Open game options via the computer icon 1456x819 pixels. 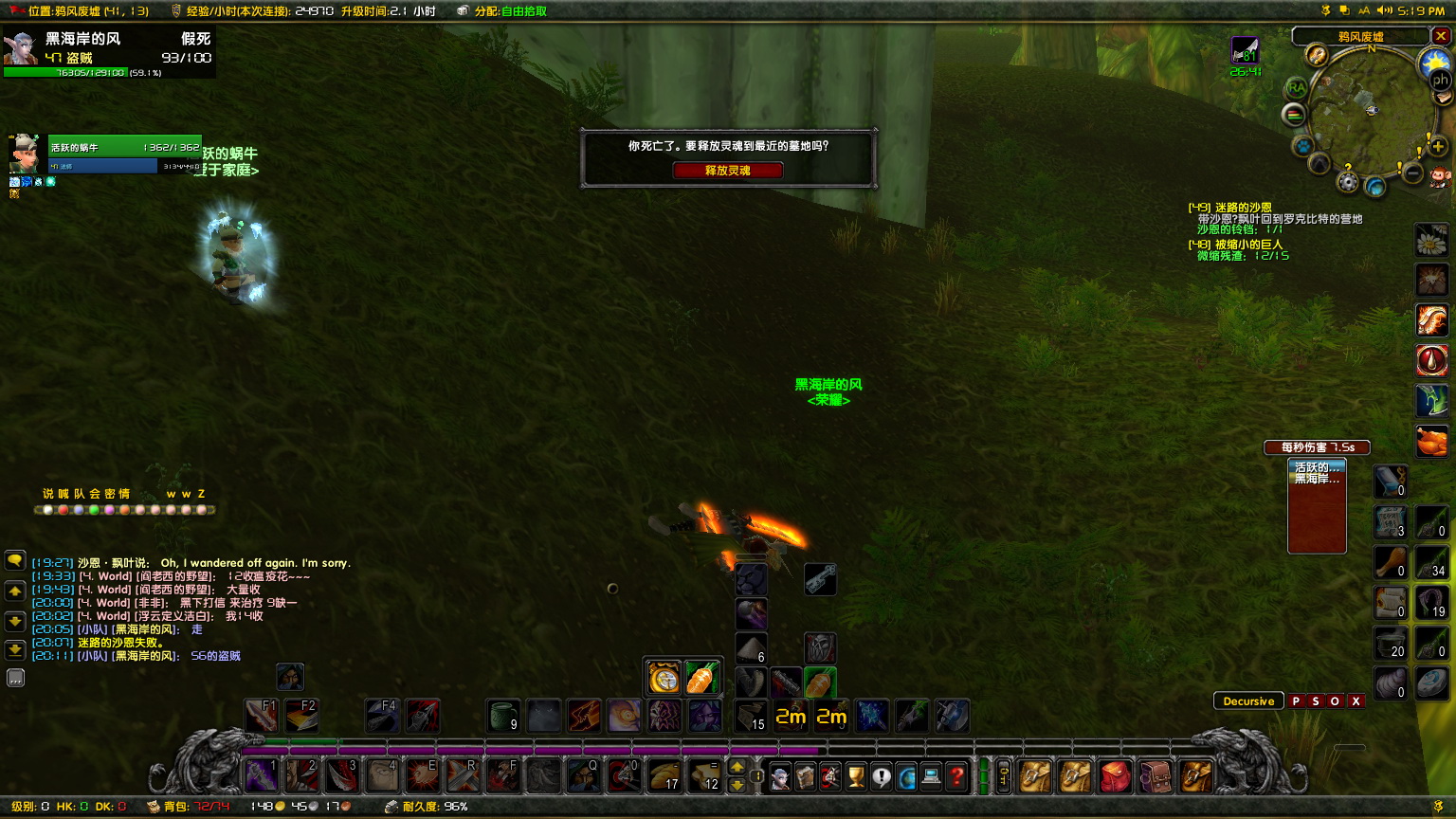click(x=930, y=777)
